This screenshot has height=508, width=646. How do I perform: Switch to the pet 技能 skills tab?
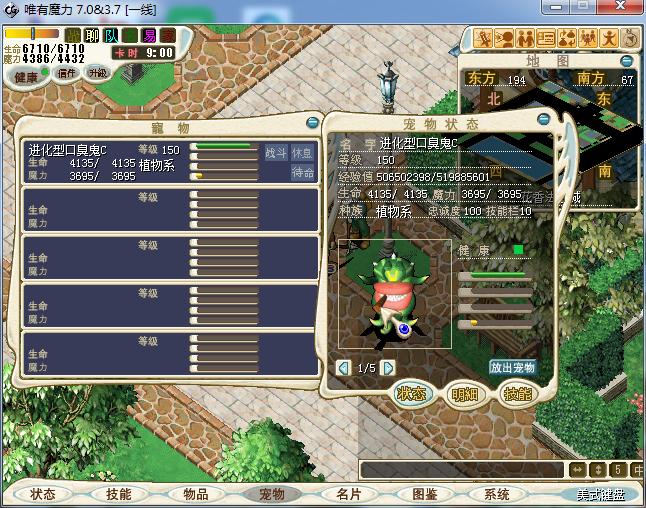click(516, 393)
